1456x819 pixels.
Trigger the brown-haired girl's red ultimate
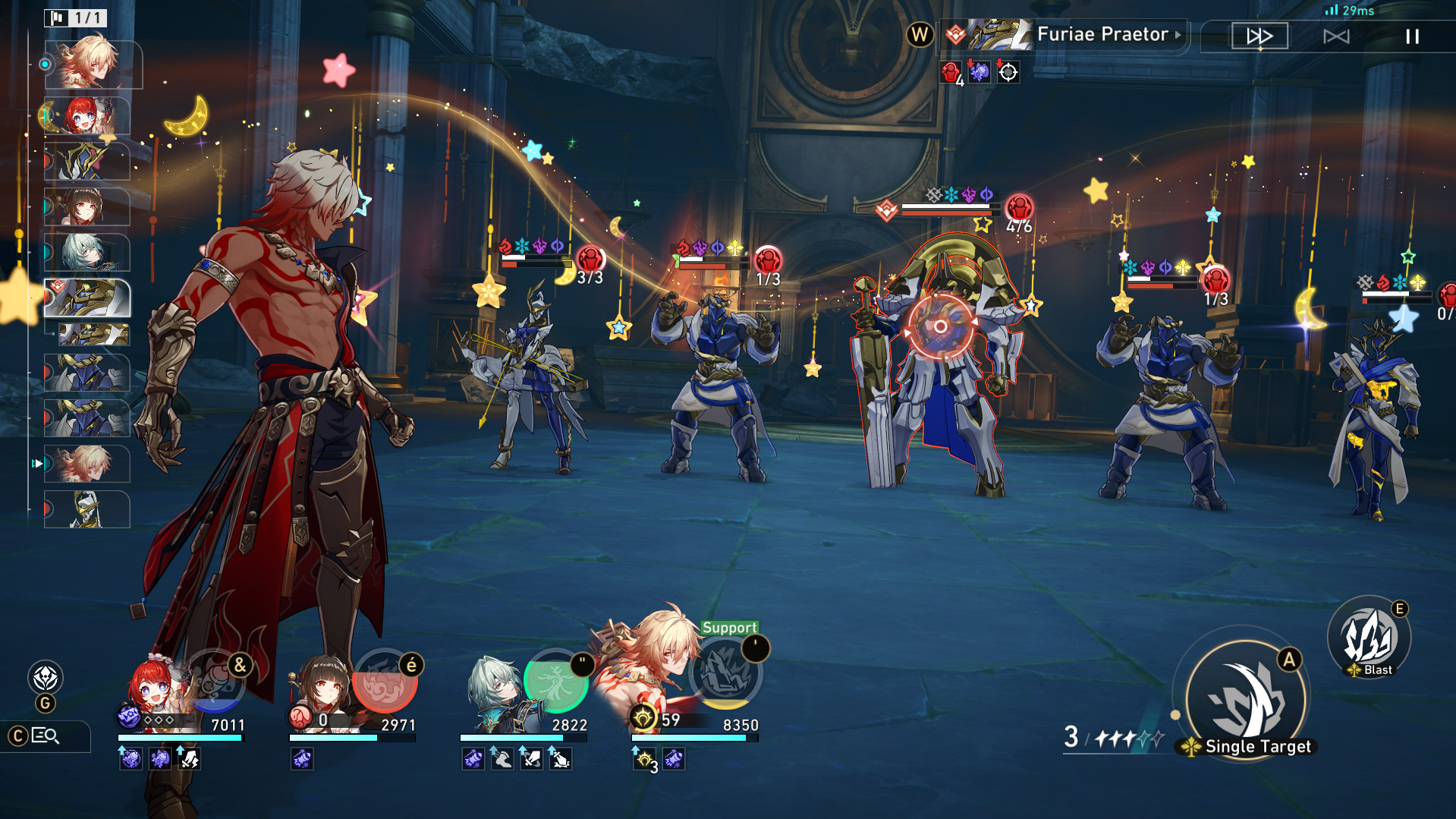coord(385,681)
